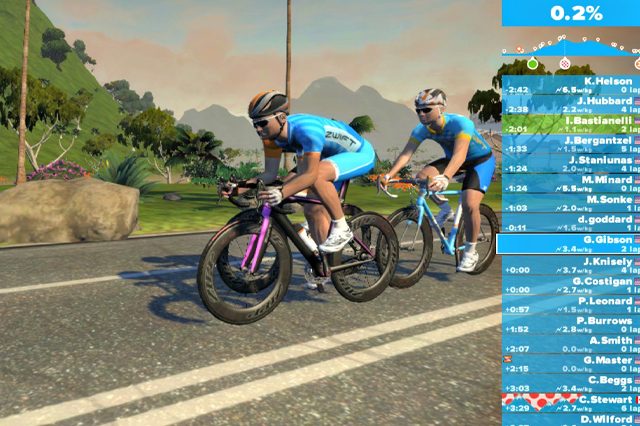This screenshot has width=640, height=426.
Task: Select J.Bergantzel in the riders panel
Action: point(570,144)
